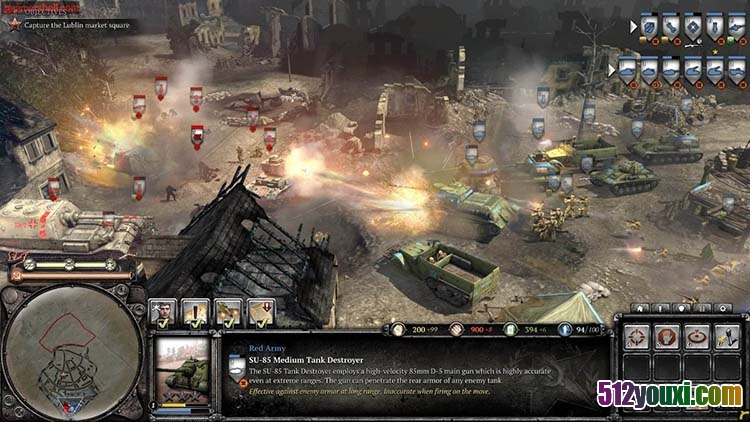750x422 pixels.
Task: Click the tactical minimap
Action: point(70,352)
